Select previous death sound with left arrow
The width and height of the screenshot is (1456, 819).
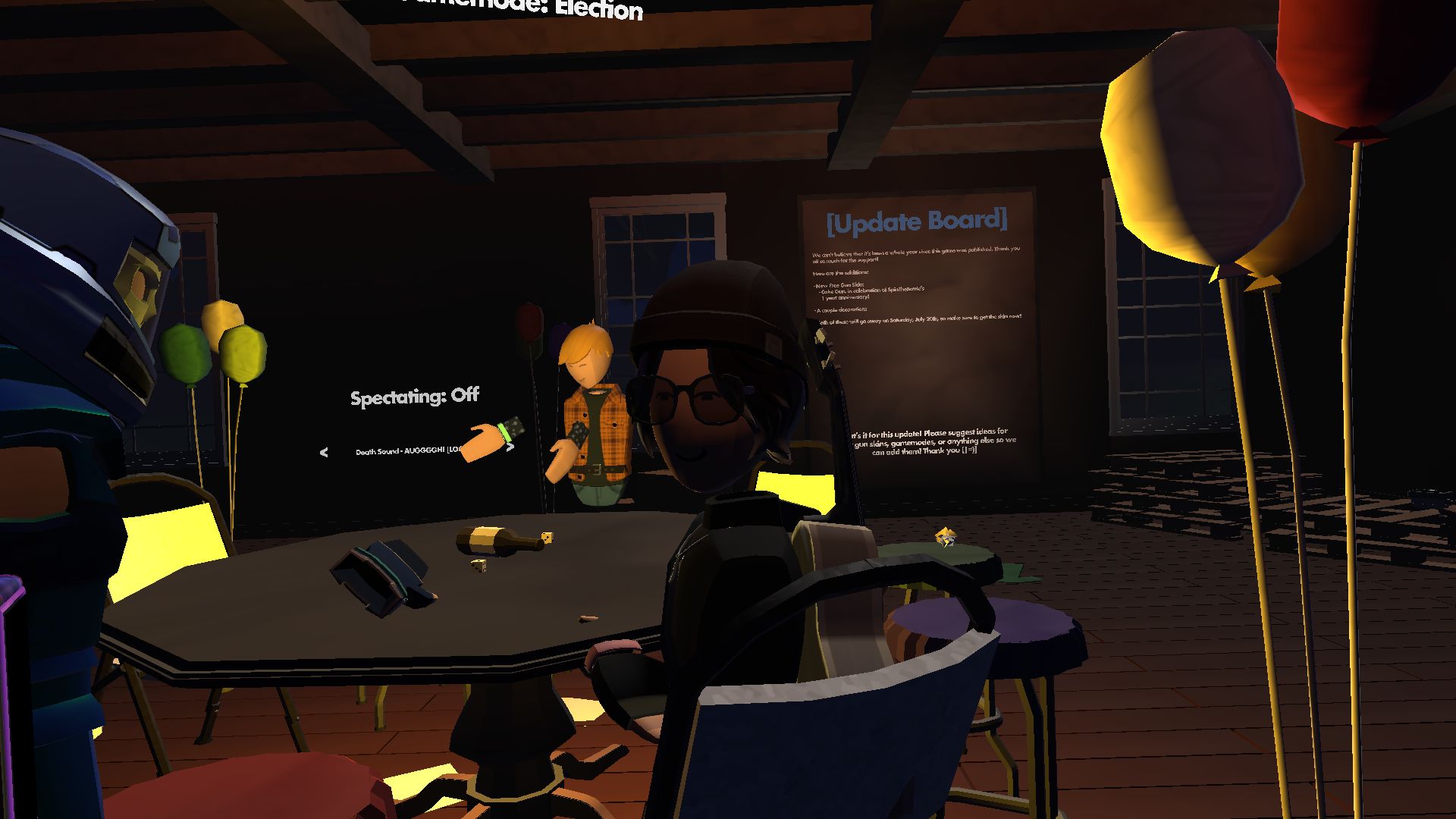pos(324,452)
